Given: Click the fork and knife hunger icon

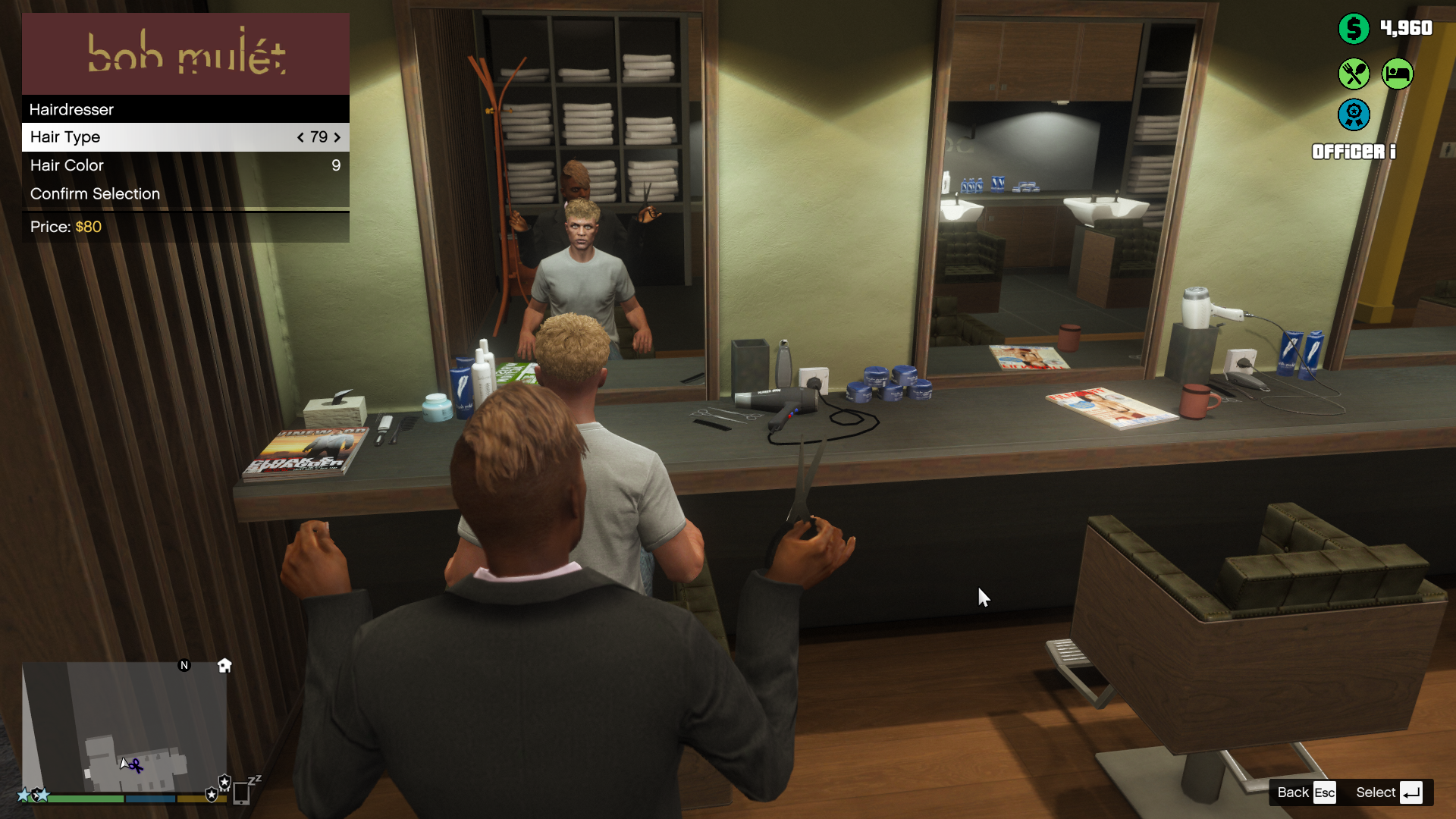Looking at the screenshot, I should (x=1354, y=74).
